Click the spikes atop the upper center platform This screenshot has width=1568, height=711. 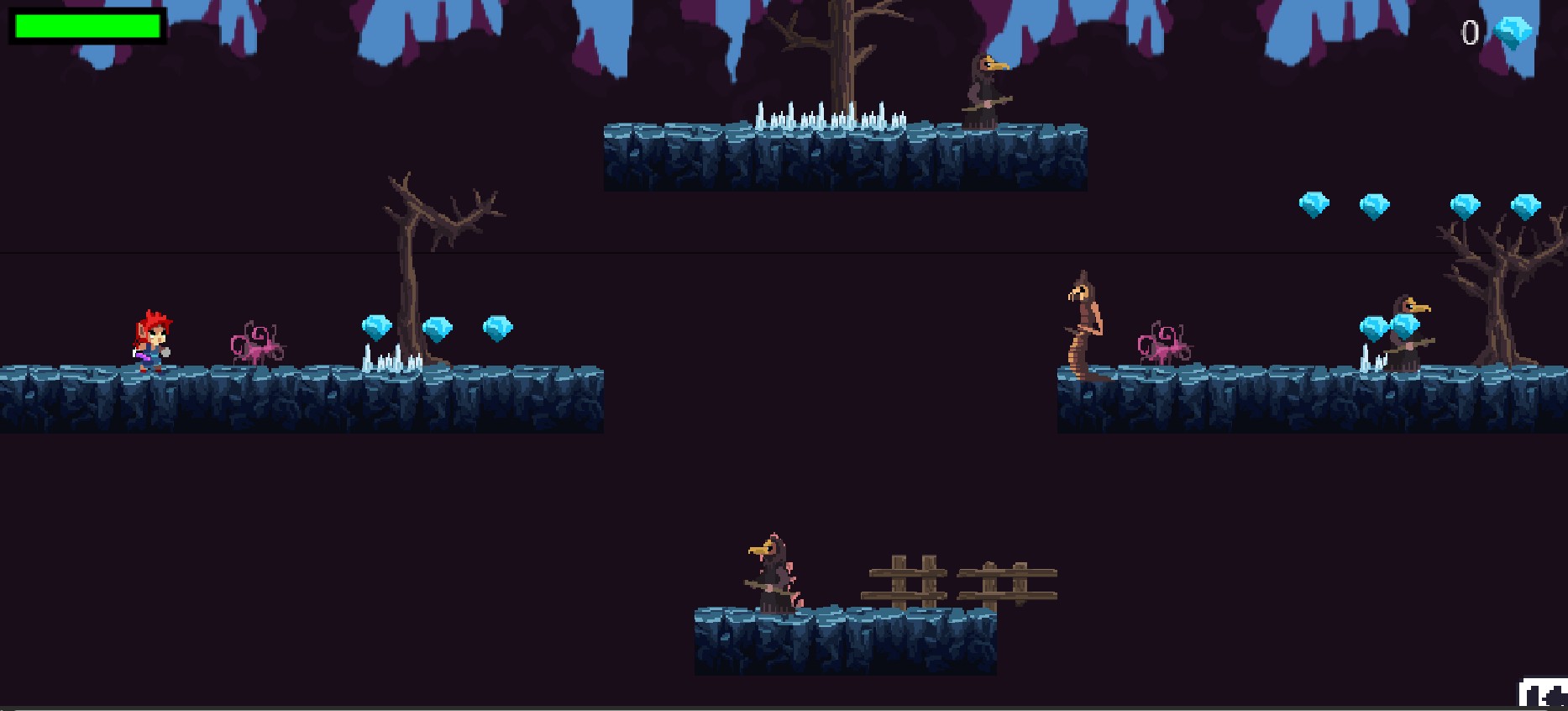pyautogui.click(x=831, y=113)
